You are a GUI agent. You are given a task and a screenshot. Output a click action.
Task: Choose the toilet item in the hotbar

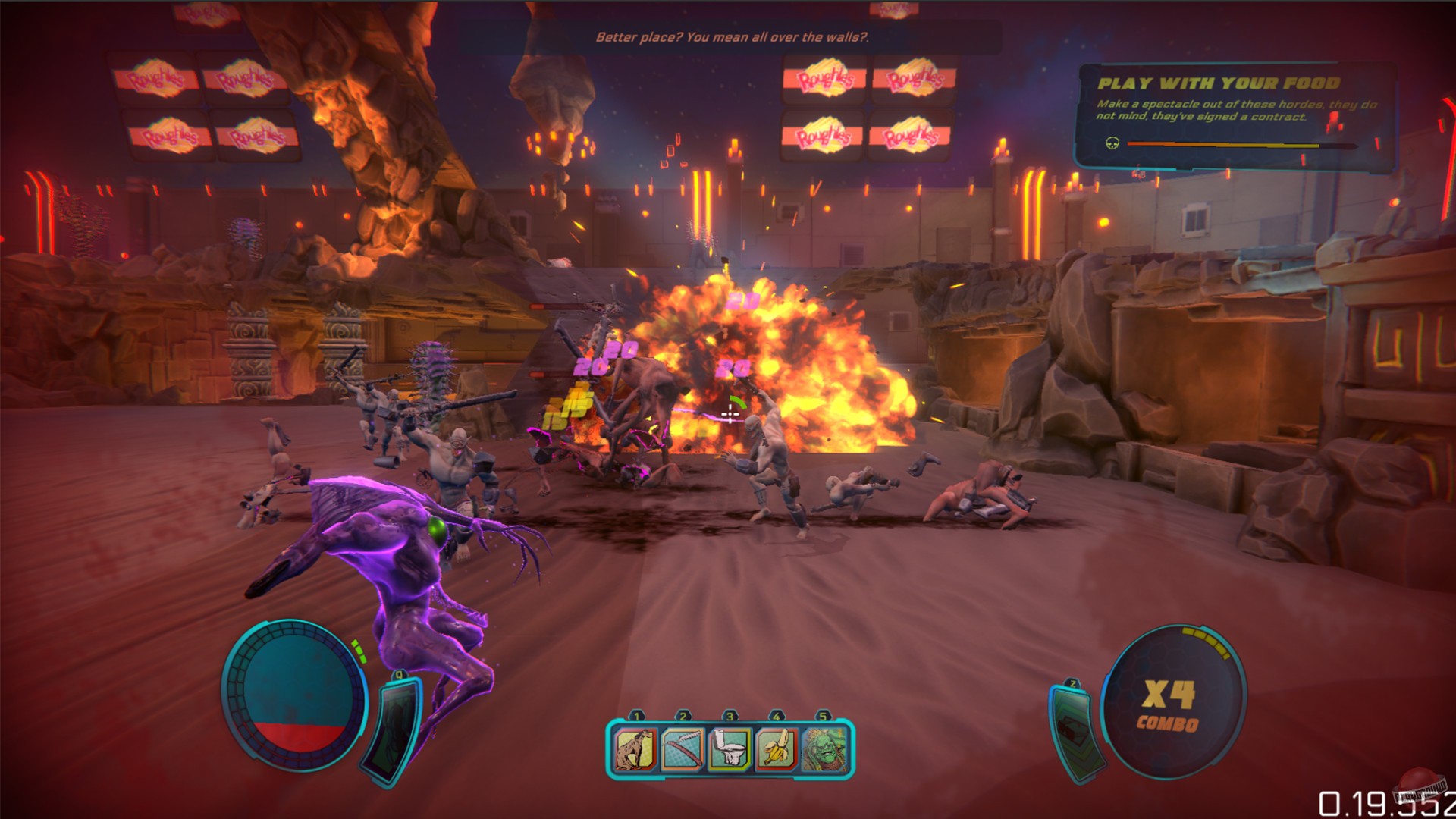click(x=730, y=749)
